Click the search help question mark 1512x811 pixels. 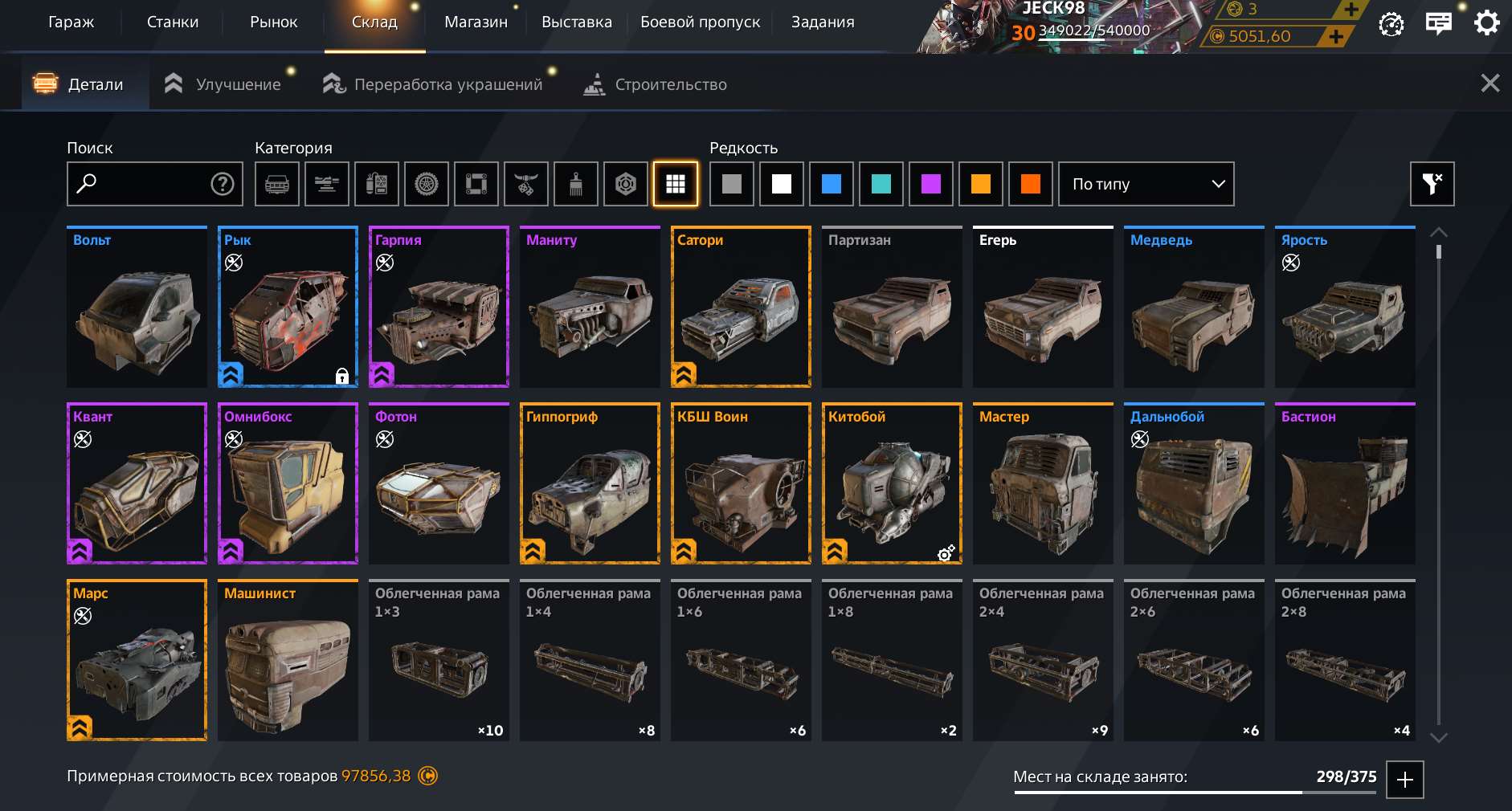click(221, 184)
